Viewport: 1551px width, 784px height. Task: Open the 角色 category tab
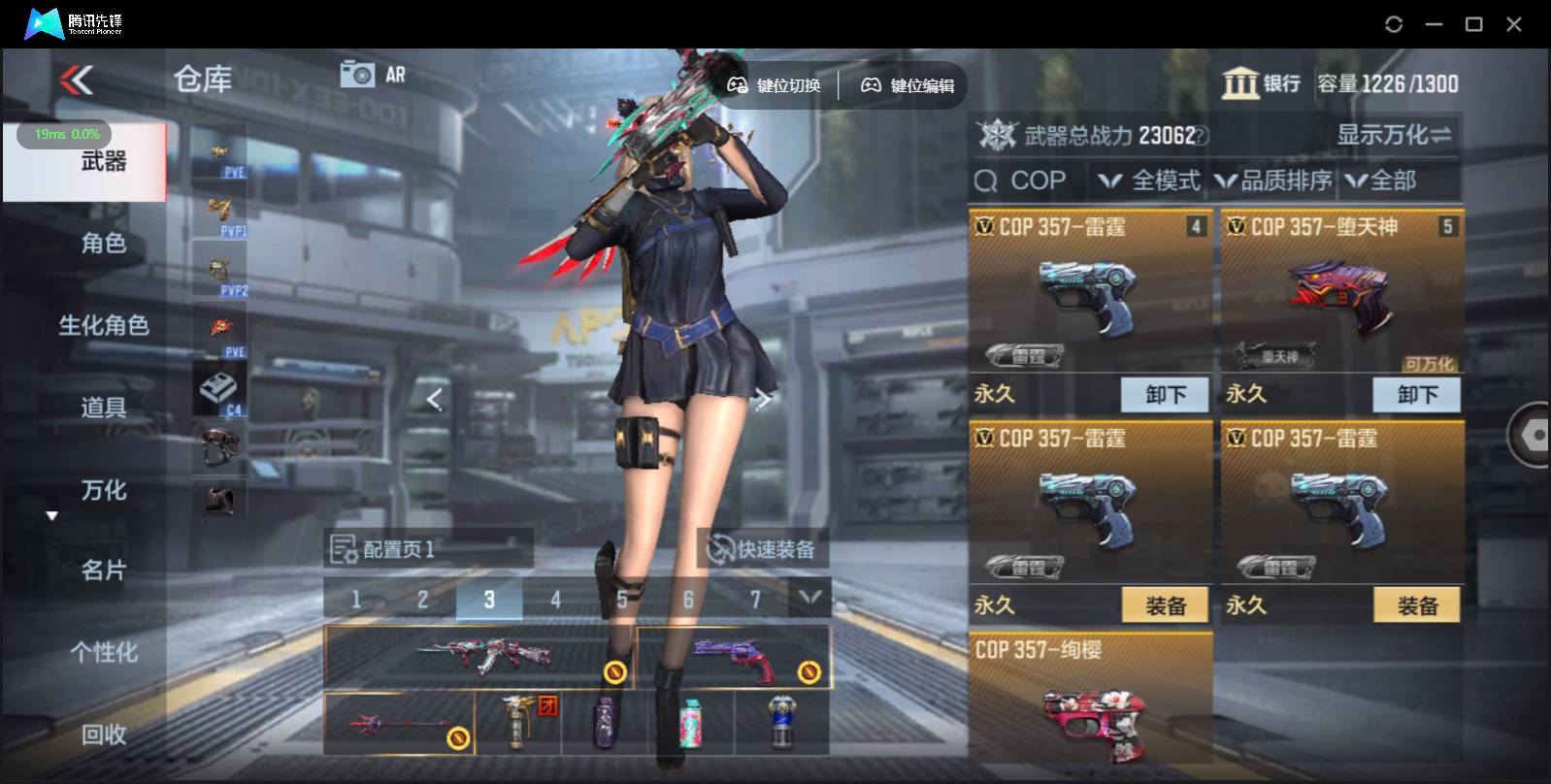pos(103,243)
